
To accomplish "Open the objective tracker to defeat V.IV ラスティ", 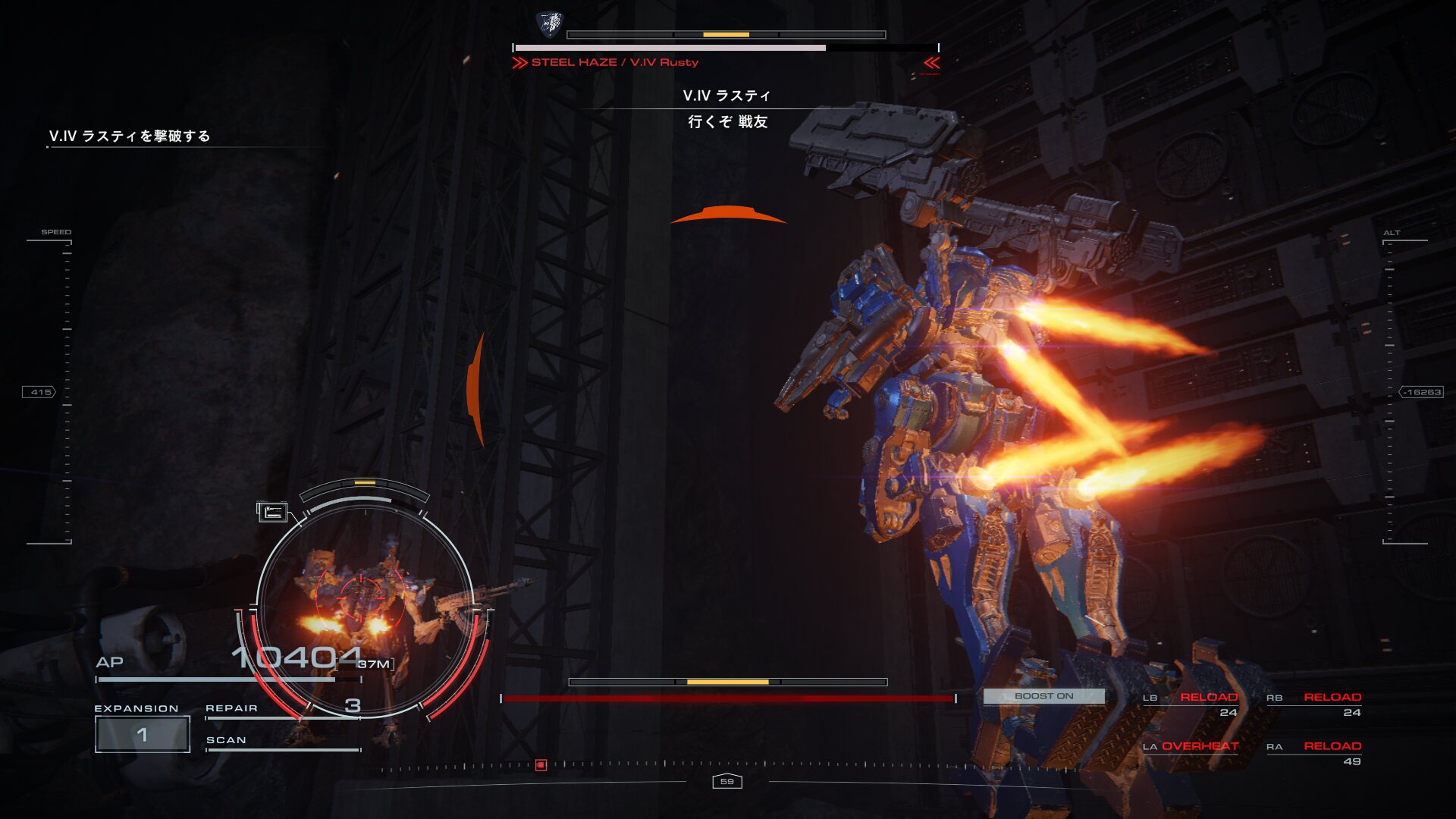I will pyautogui.click(x=130, y=136).
